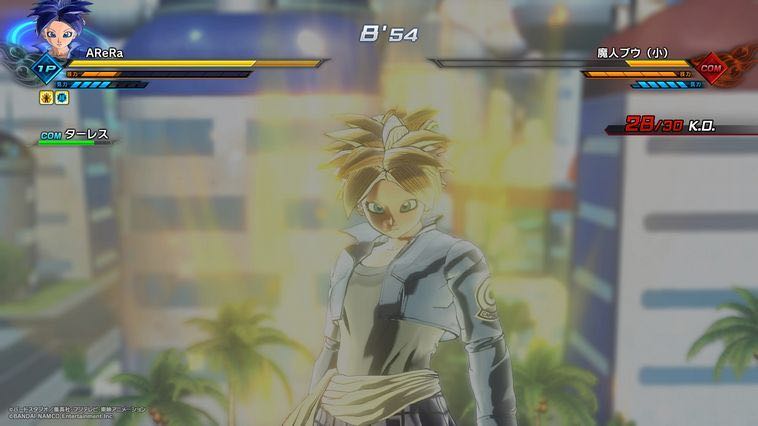Screen dimensions: 758x426
Task: Select COM ally ターレス entry
Action: tap(75, 135)
